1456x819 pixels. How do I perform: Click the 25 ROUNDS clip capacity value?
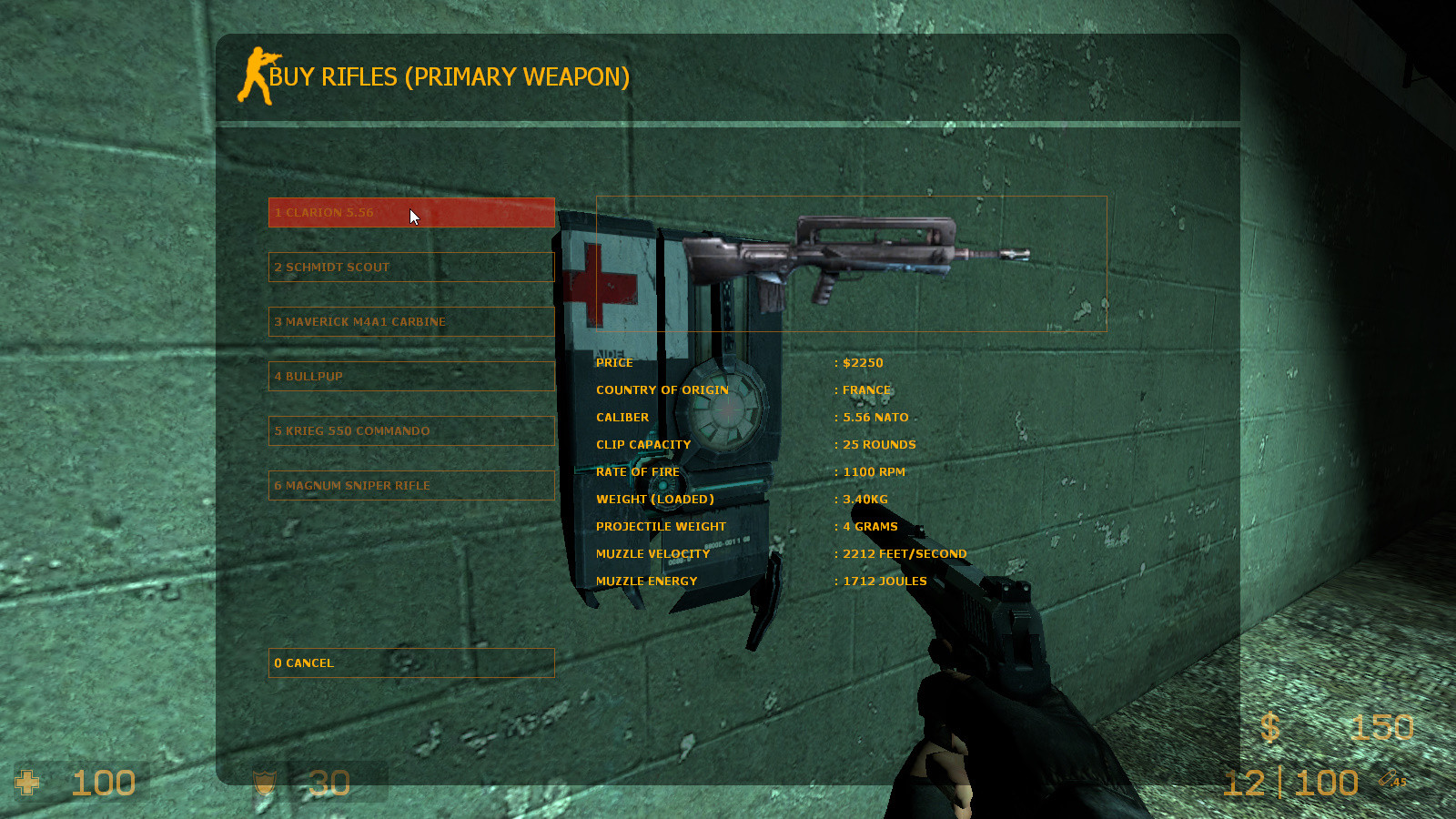(877, 444)
